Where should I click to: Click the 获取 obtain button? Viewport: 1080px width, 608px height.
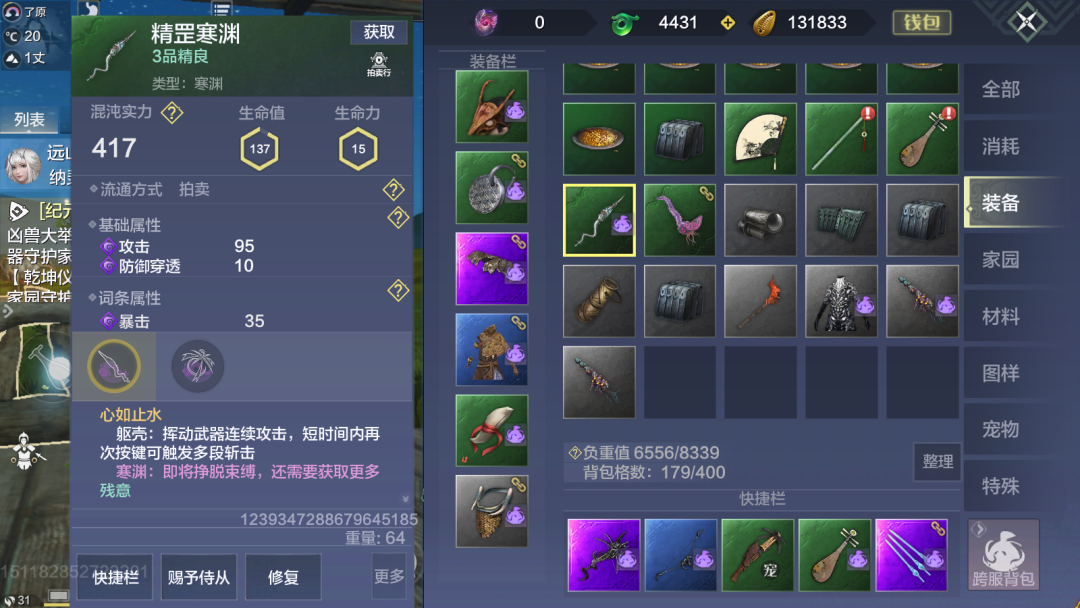click(x=379, y=32)
